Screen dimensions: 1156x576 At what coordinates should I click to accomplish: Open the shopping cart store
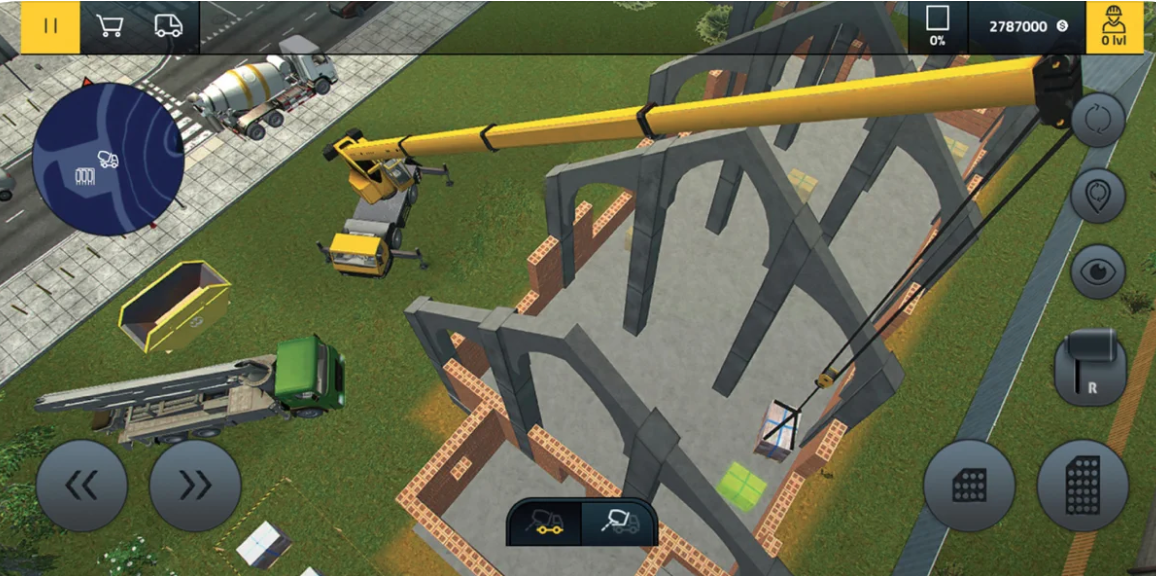click(x=109, y=26)
